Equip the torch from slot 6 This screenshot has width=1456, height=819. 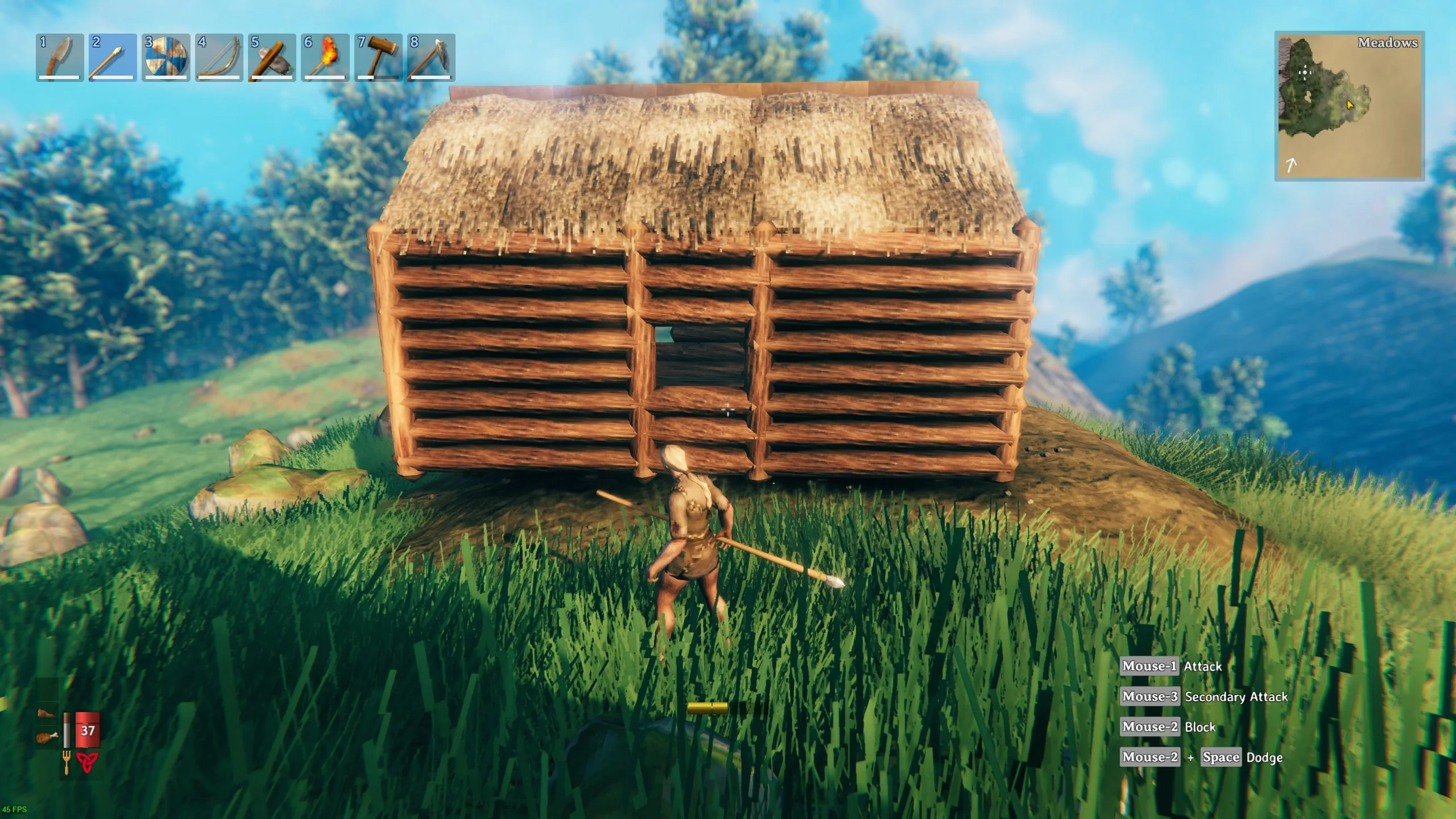click(x=324, y=57)
